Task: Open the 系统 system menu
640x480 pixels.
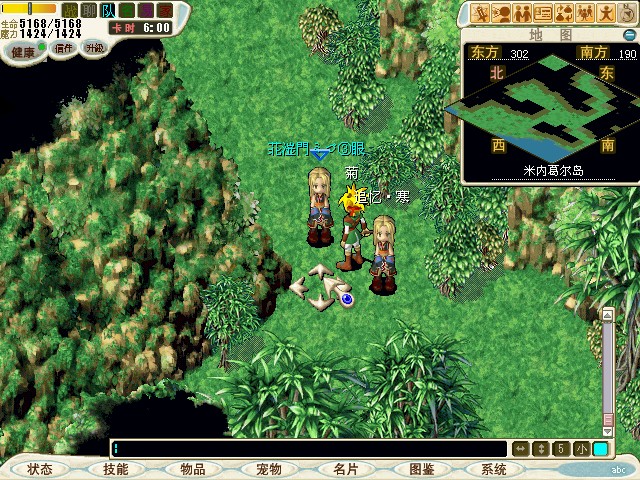Action: coord(494,469)
